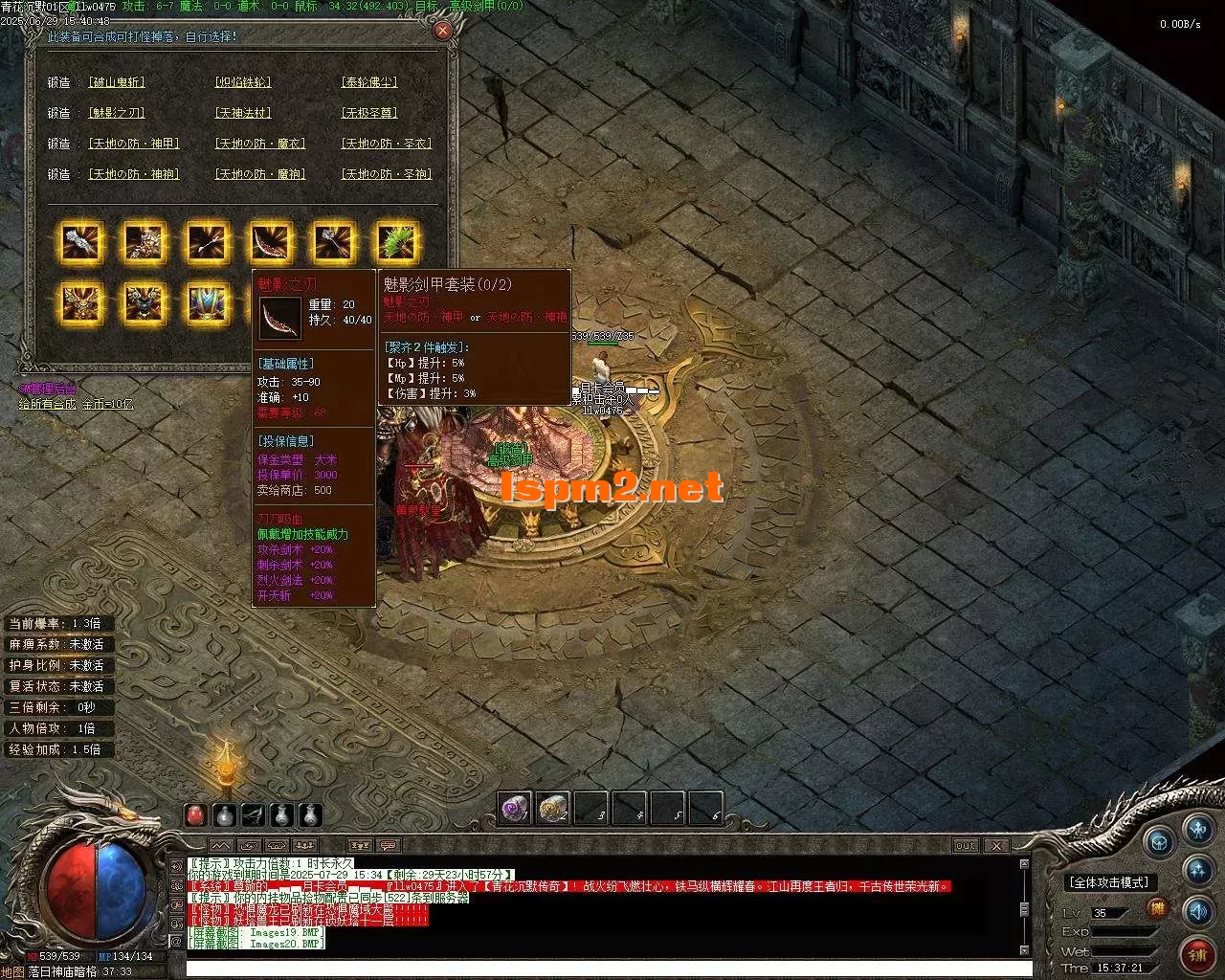Click the 天地の防·圣袍 forging link
The image size is (1225, 980).
click(387, 175)
